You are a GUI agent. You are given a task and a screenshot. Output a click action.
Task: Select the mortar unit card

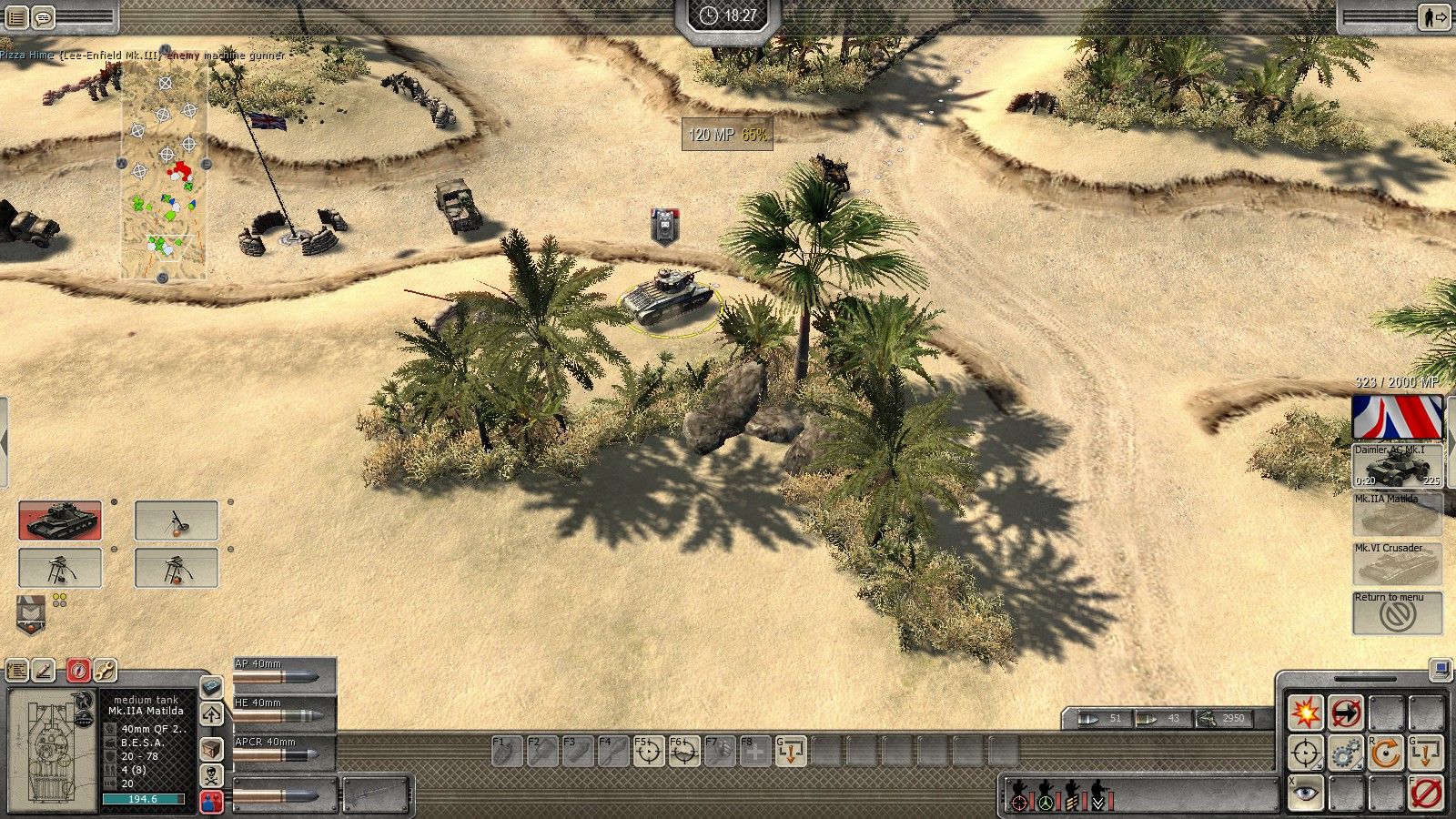pos(177,521)
